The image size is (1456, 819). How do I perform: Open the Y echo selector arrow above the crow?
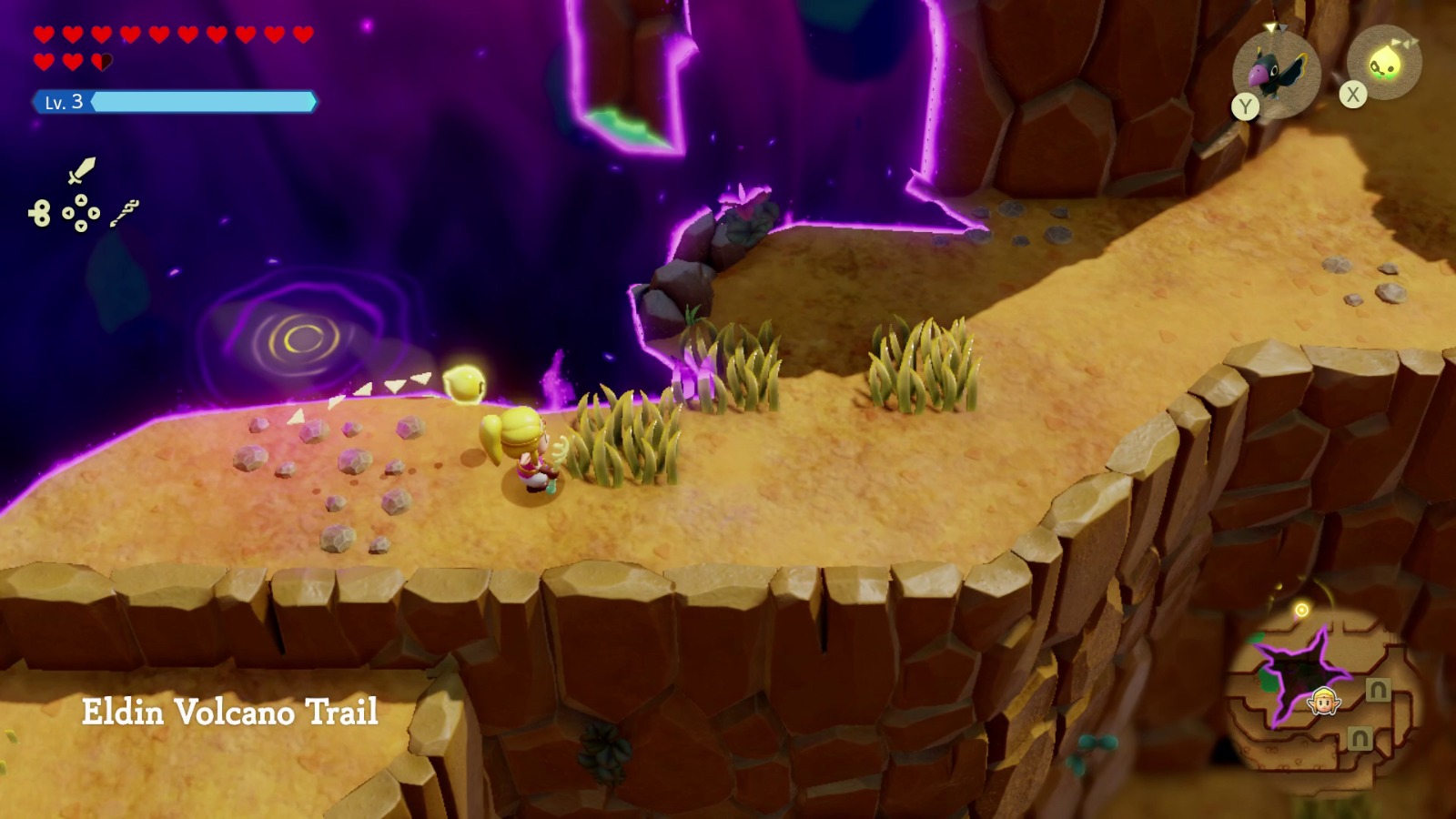[1270, 27]
